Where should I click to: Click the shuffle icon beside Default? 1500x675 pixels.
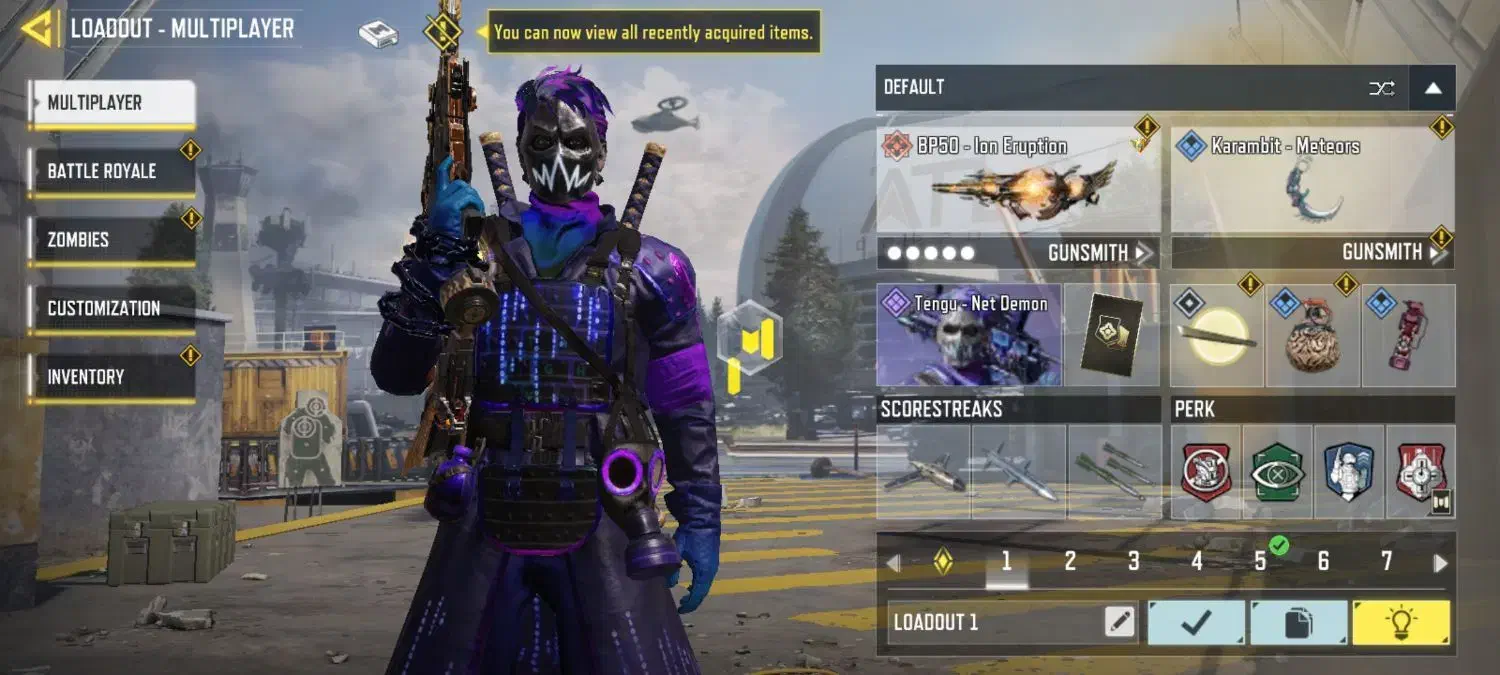(1381, 88)
